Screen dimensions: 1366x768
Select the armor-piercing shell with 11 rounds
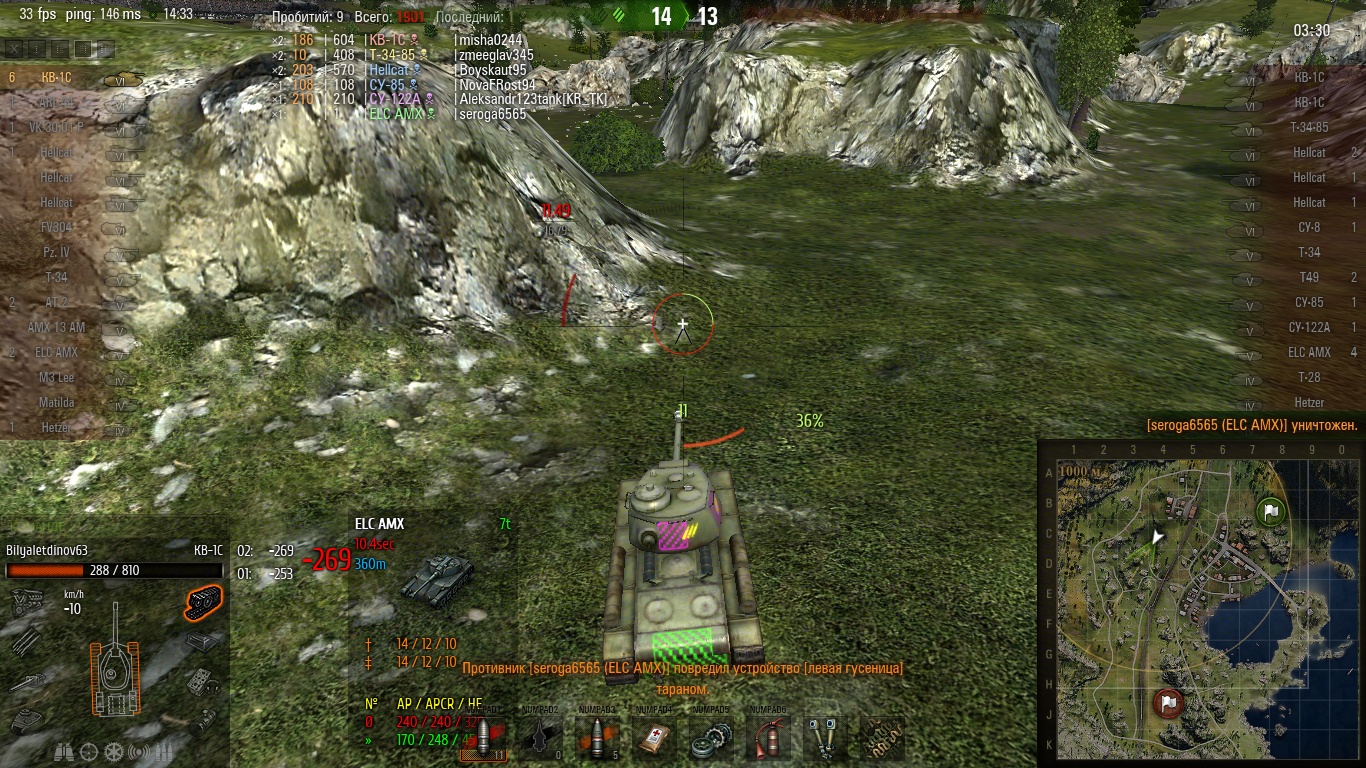pos(483,738)
